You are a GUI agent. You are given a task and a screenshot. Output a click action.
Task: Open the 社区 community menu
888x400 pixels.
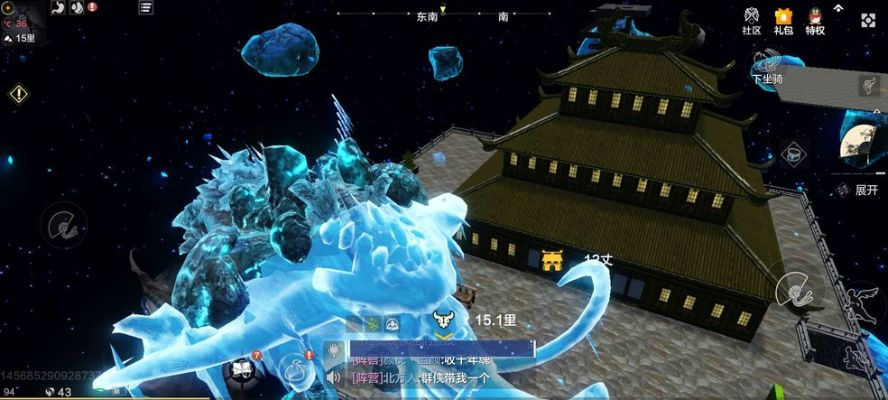[x=751, y=20]
